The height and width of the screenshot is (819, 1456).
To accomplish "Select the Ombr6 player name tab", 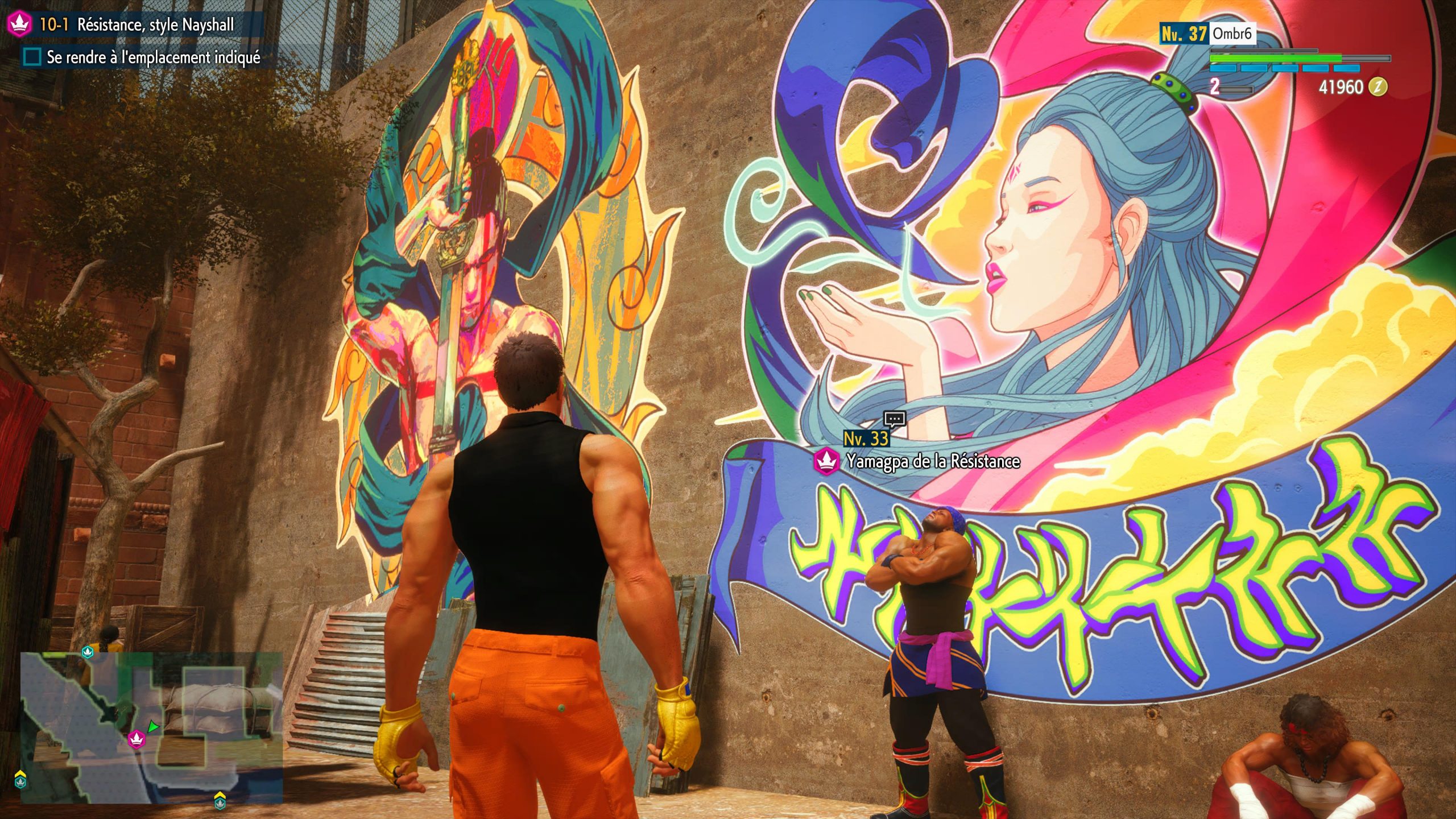I will point(1231,34).
